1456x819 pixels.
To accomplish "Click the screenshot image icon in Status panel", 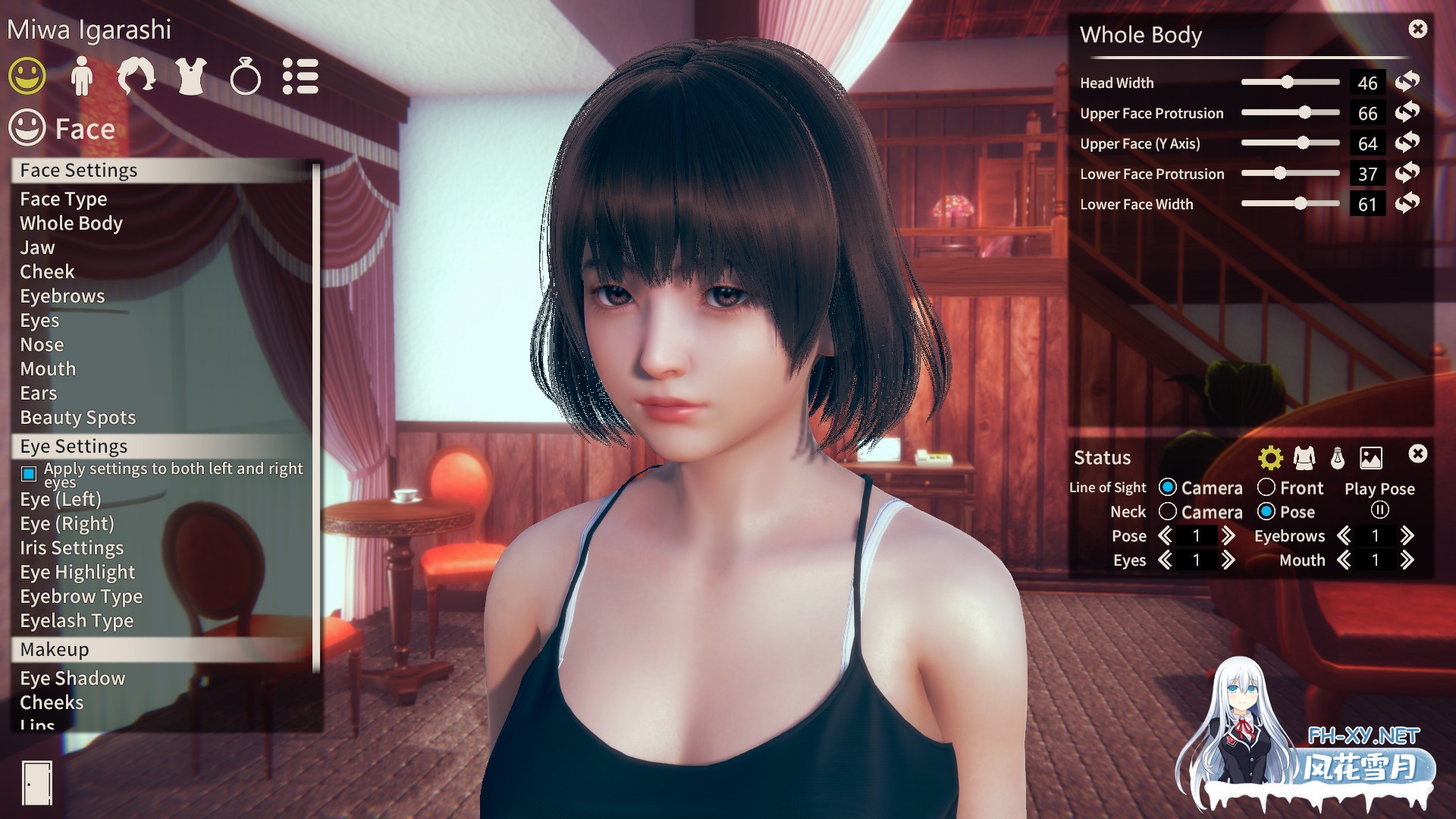I will [x=1370, y=458].
